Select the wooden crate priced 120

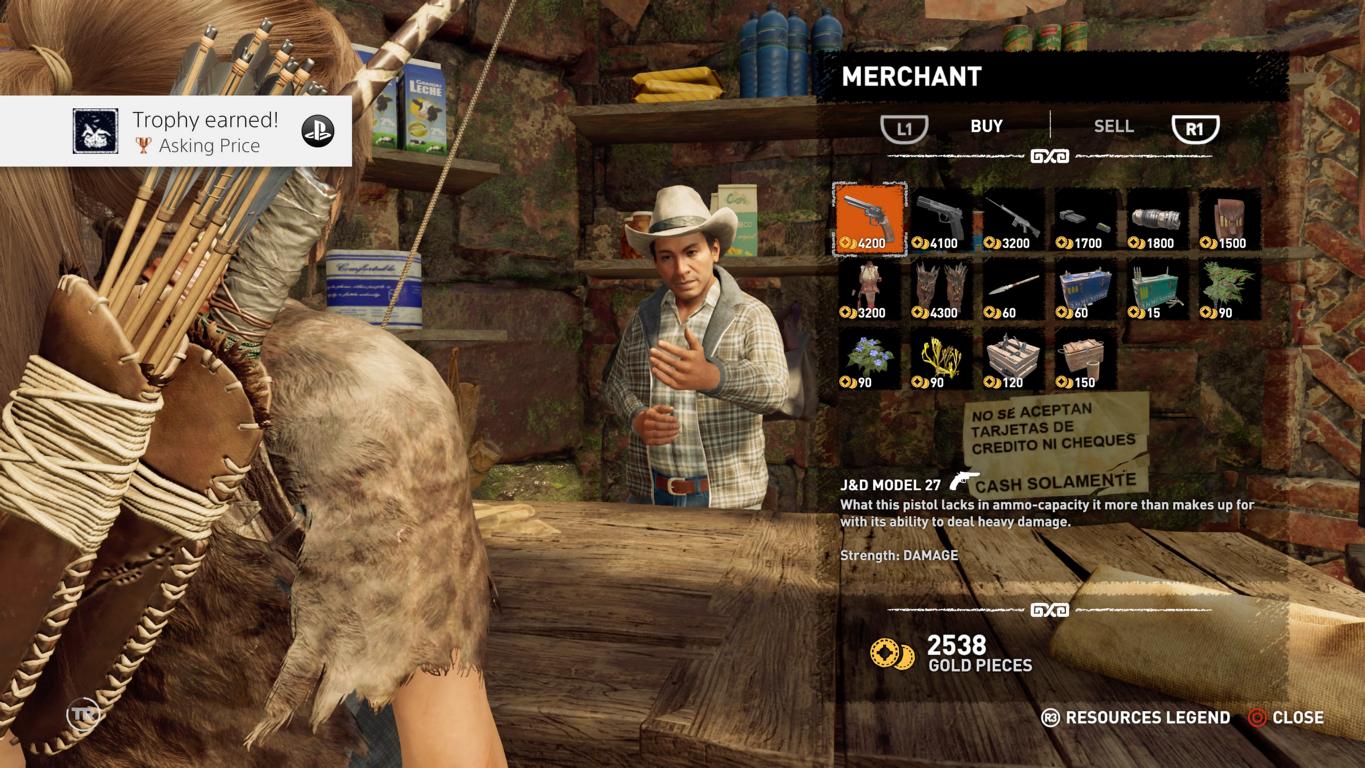1014,359
